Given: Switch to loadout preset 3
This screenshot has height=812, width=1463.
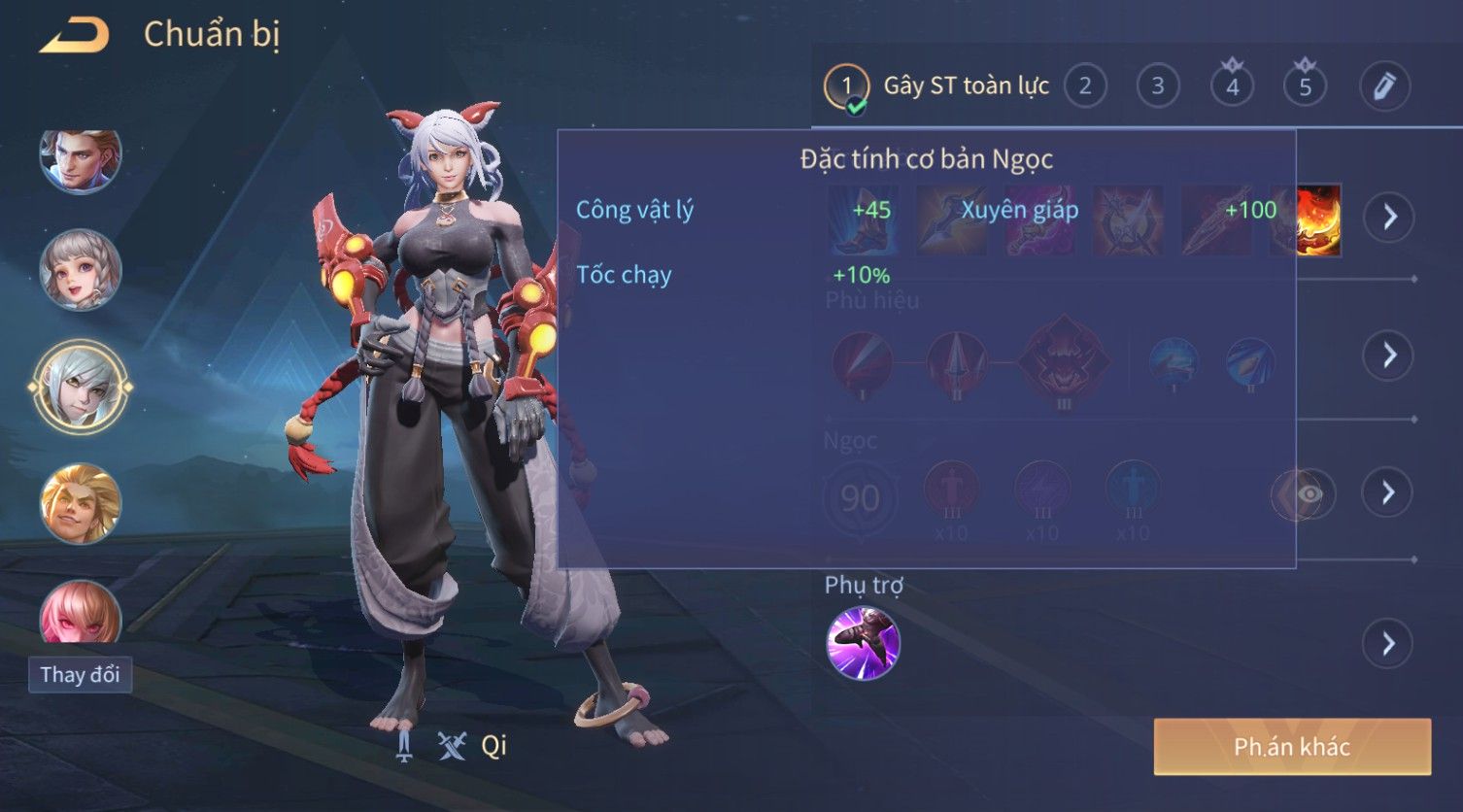Looking at the screenshot, I should pos(1157,86).
